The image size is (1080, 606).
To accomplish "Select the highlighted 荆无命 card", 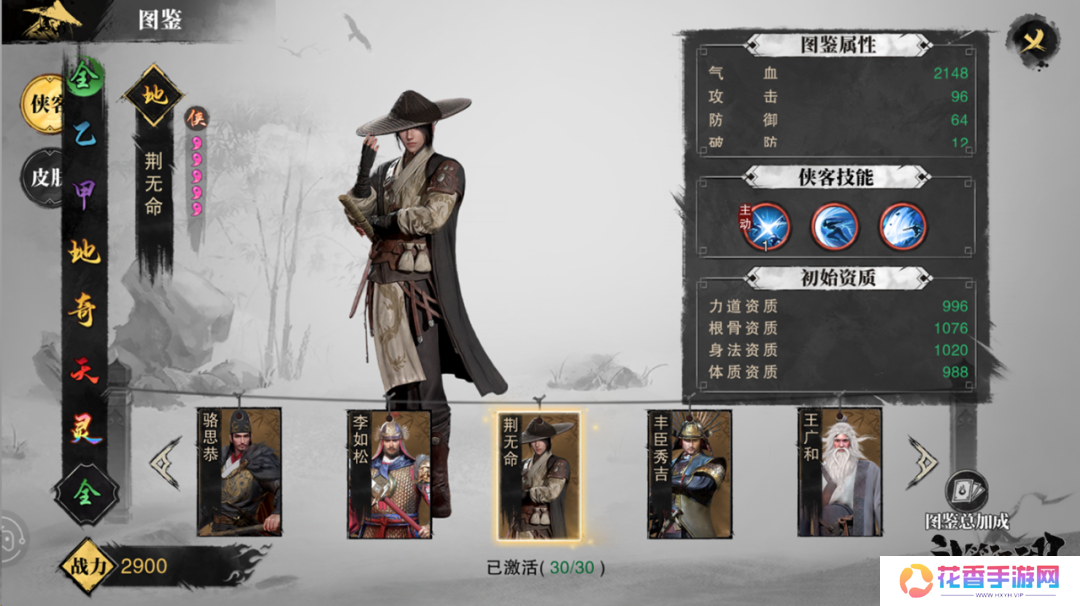I will tap(538, 475).
